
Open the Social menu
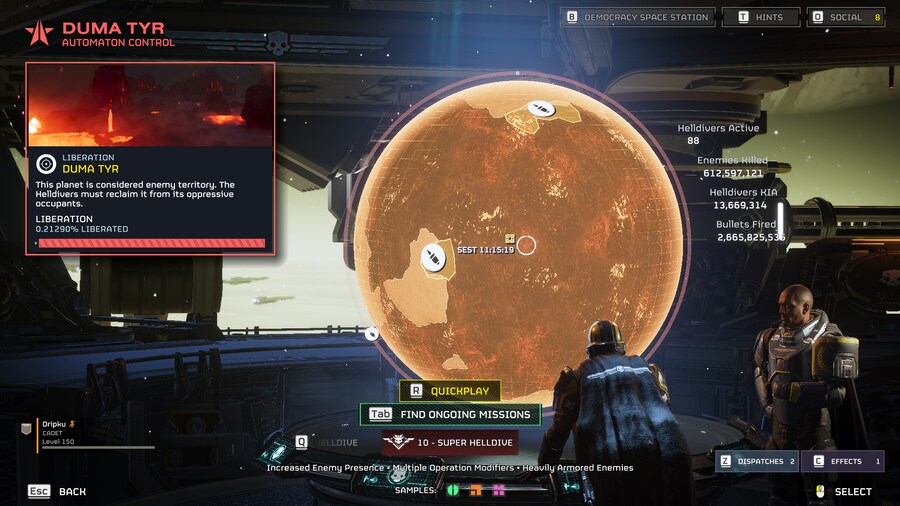[848, 17]
